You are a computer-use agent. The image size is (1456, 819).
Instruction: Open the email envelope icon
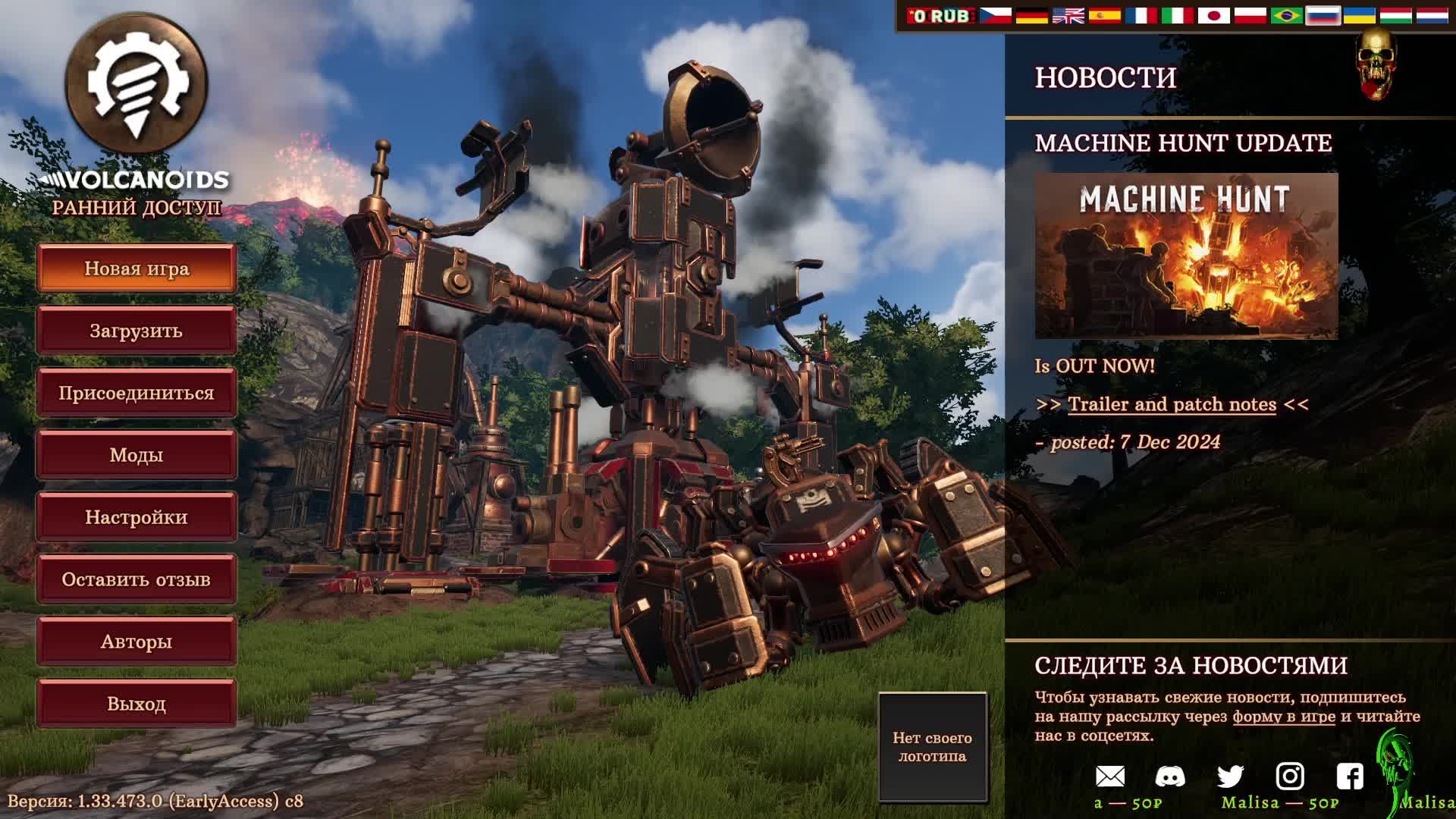[1110, 776]
